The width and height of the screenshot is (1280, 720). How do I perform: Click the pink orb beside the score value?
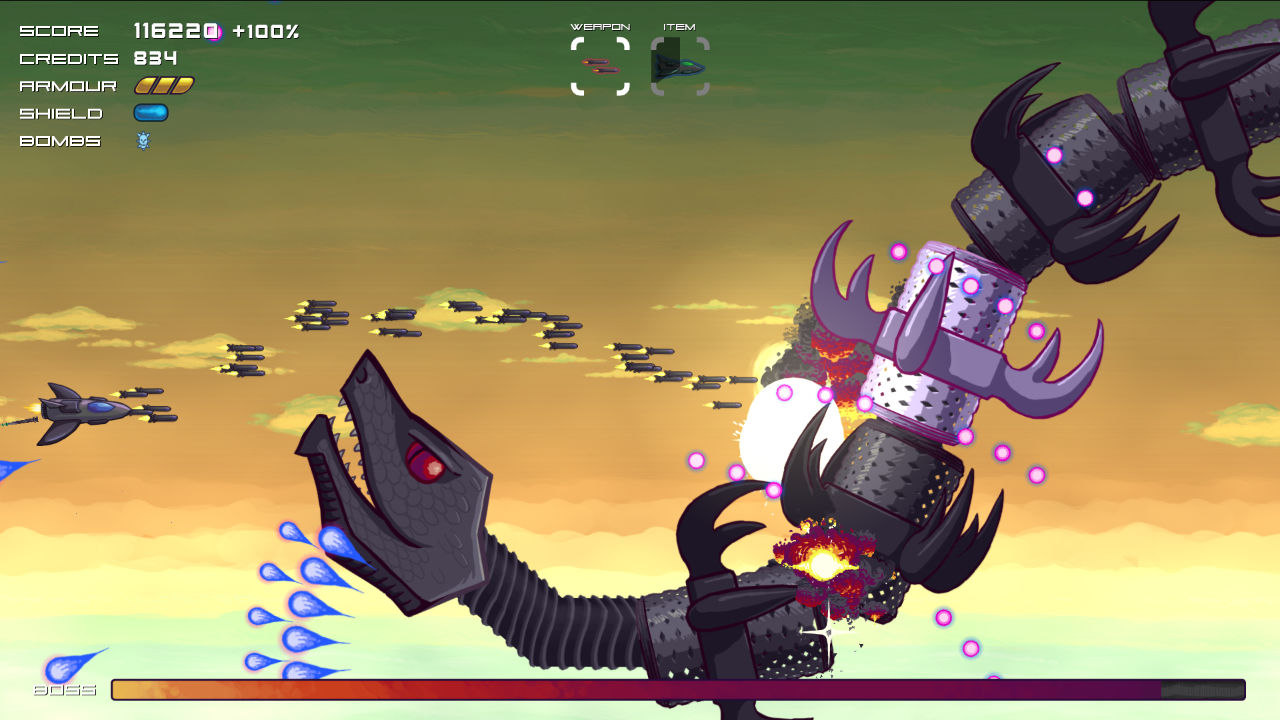214,31
